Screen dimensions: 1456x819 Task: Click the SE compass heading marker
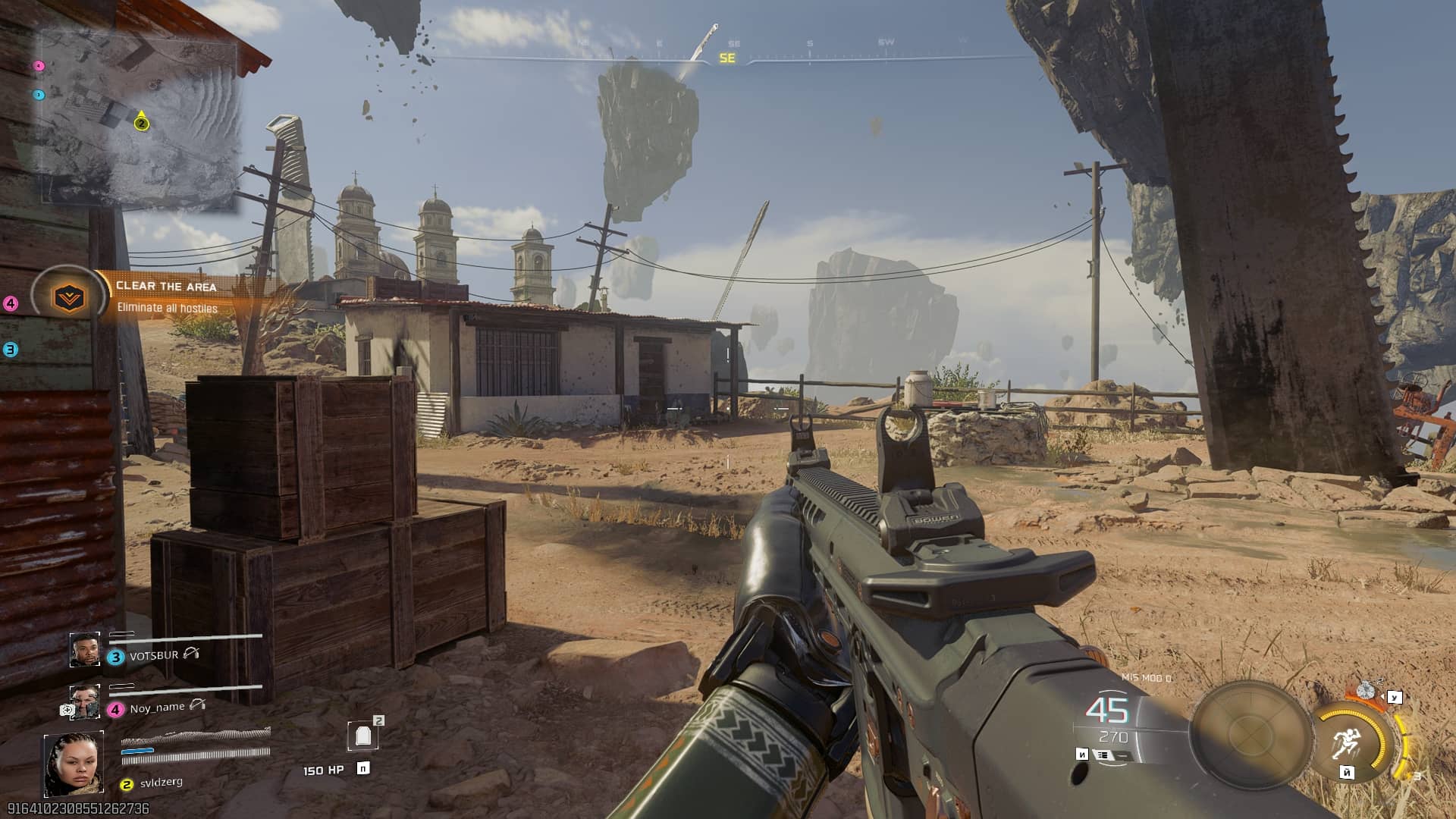(x=727, y=58)
